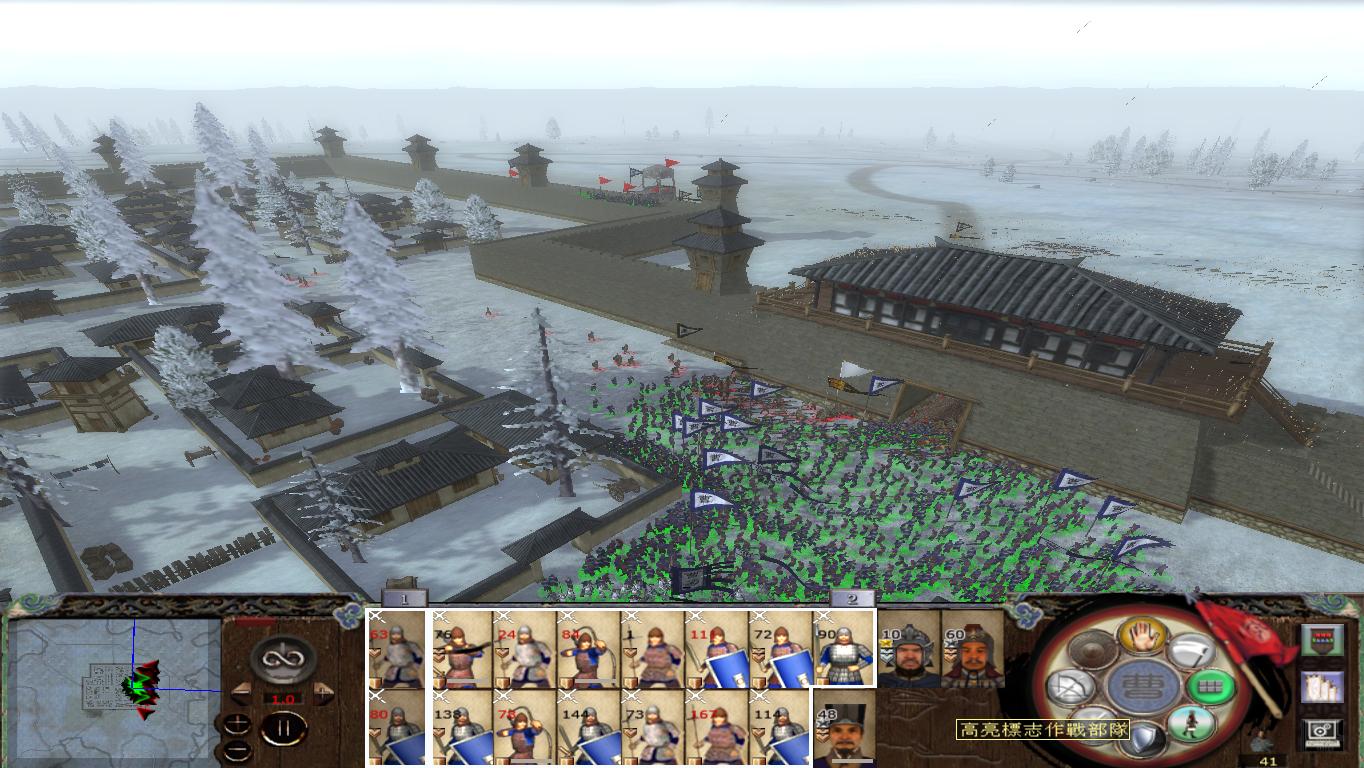Toggle unlimited time with the infinity button

point(281,659)
